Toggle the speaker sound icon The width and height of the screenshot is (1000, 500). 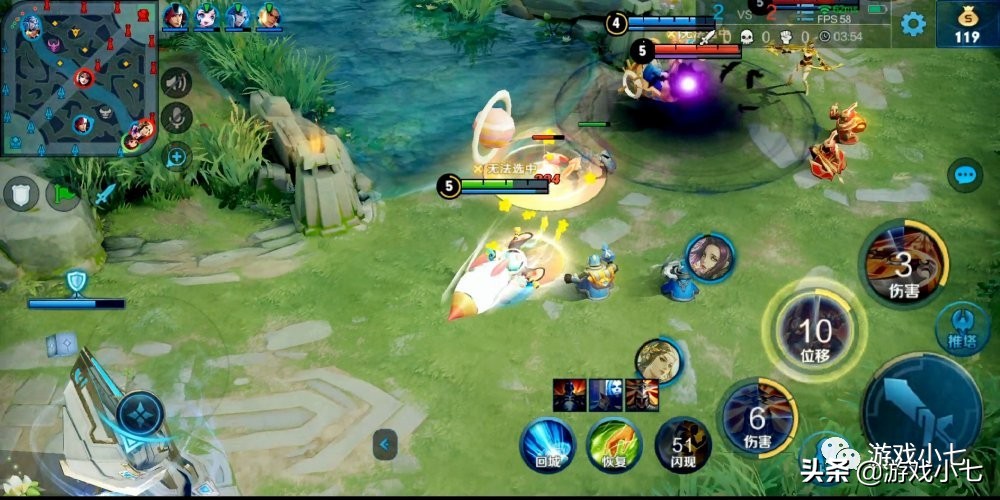[x=177, y=82]
